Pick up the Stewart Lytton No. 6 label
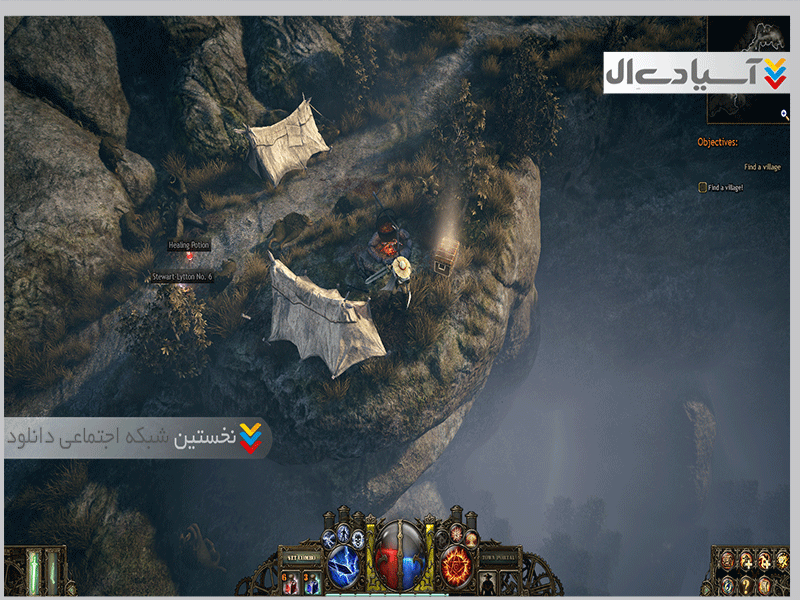Image resolution: width=800 pixels, height=600 pixels. pos(182,277)
